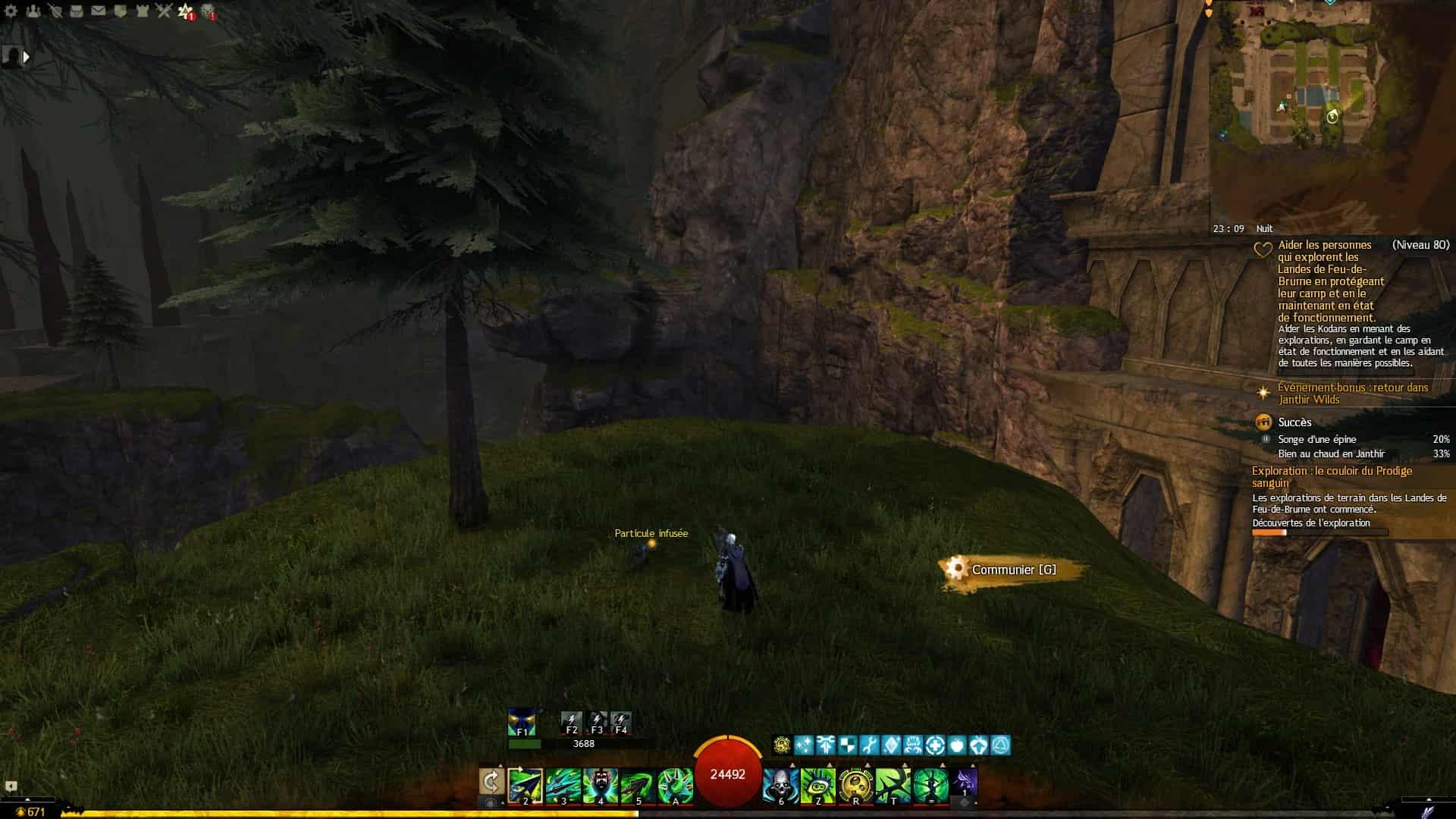Open the guild shield icon

coord(121,11)
